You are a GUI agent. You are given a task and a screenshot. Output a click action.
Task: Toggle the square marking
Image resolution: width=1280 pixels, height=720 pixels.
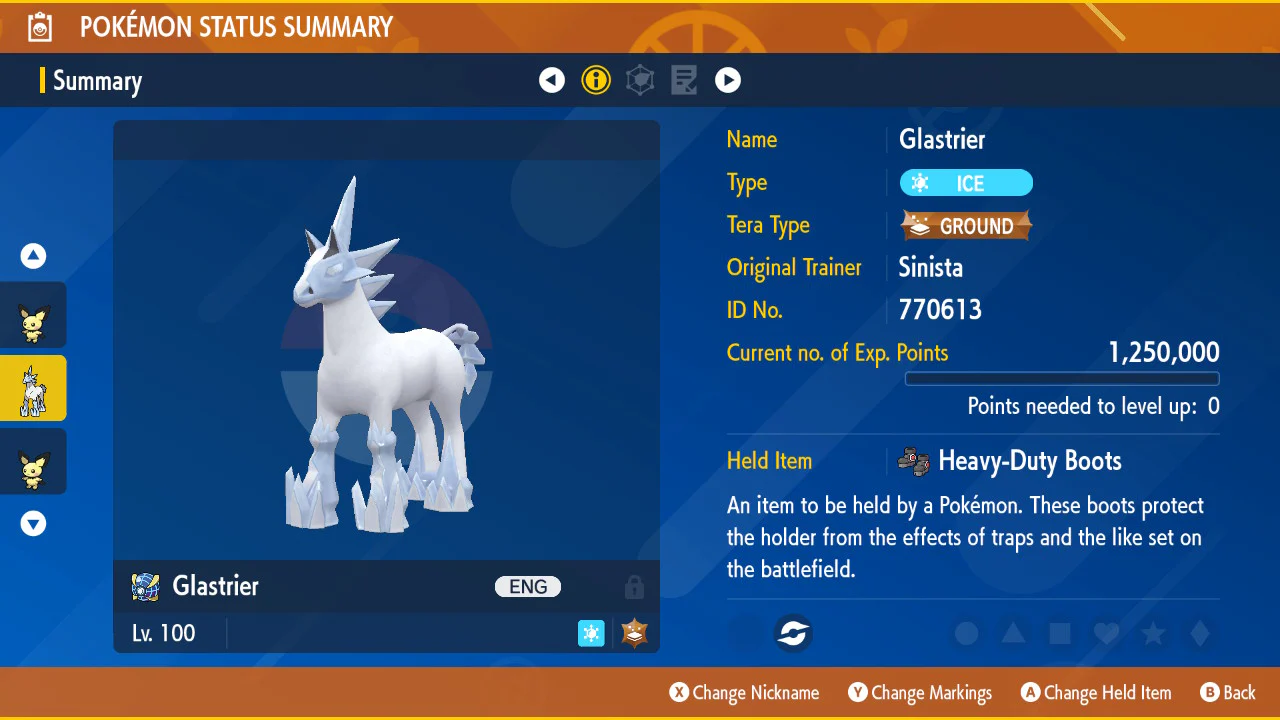[x=1060, y=633]
